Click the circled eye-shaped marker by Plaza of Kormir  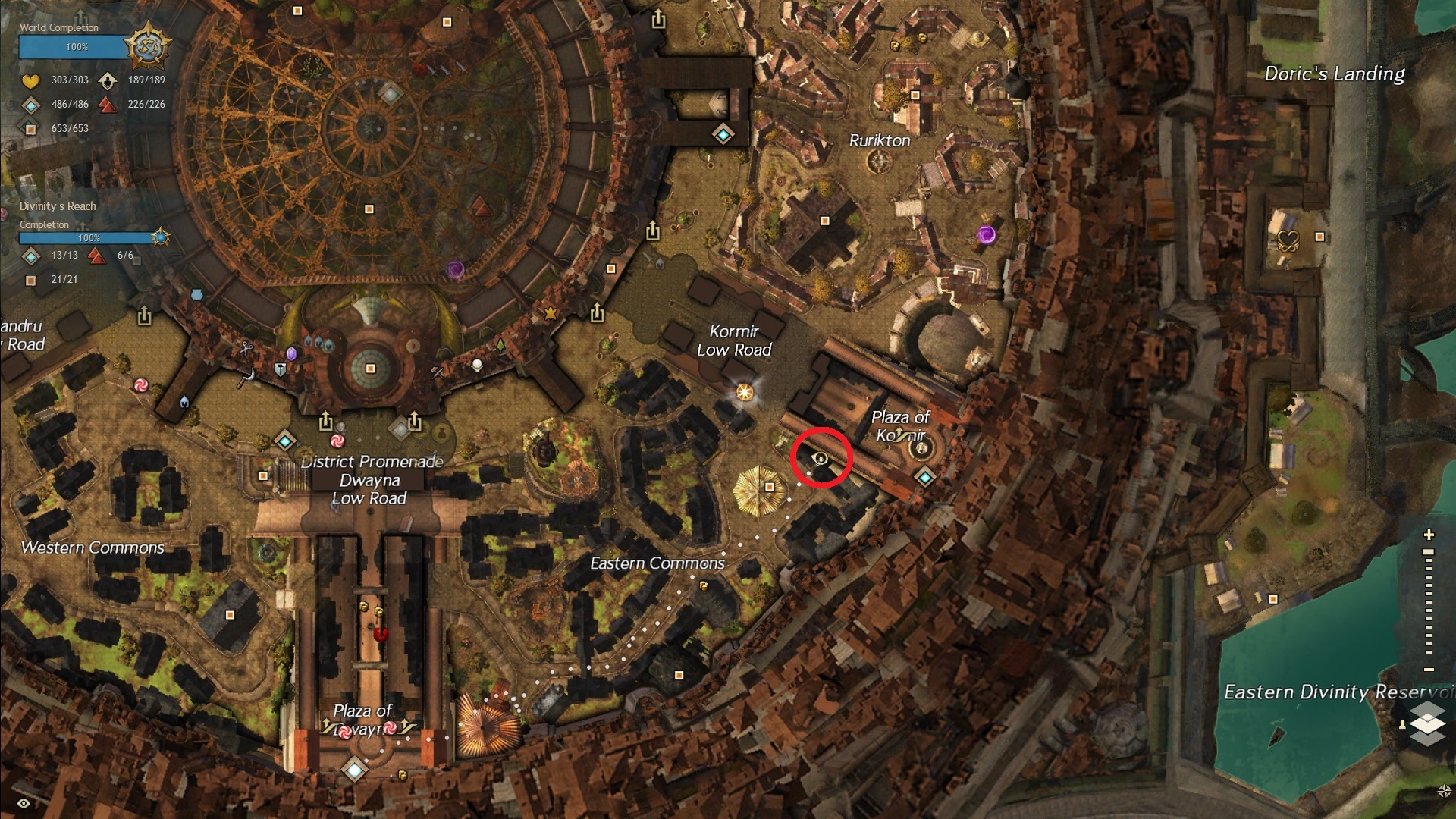point(821,457)
